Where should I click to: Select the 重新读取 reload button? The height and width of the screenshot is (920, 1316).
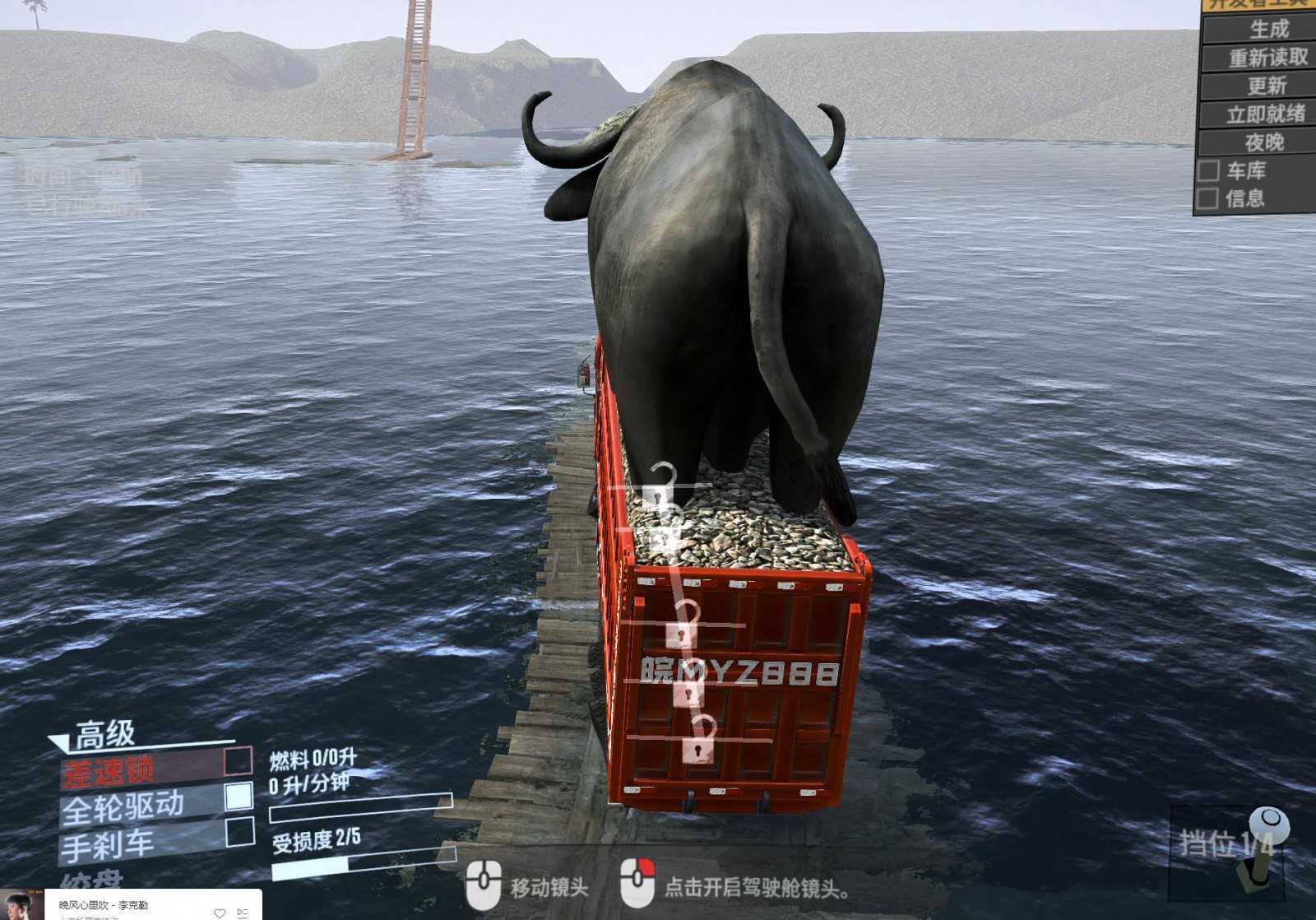(1267, 58)
